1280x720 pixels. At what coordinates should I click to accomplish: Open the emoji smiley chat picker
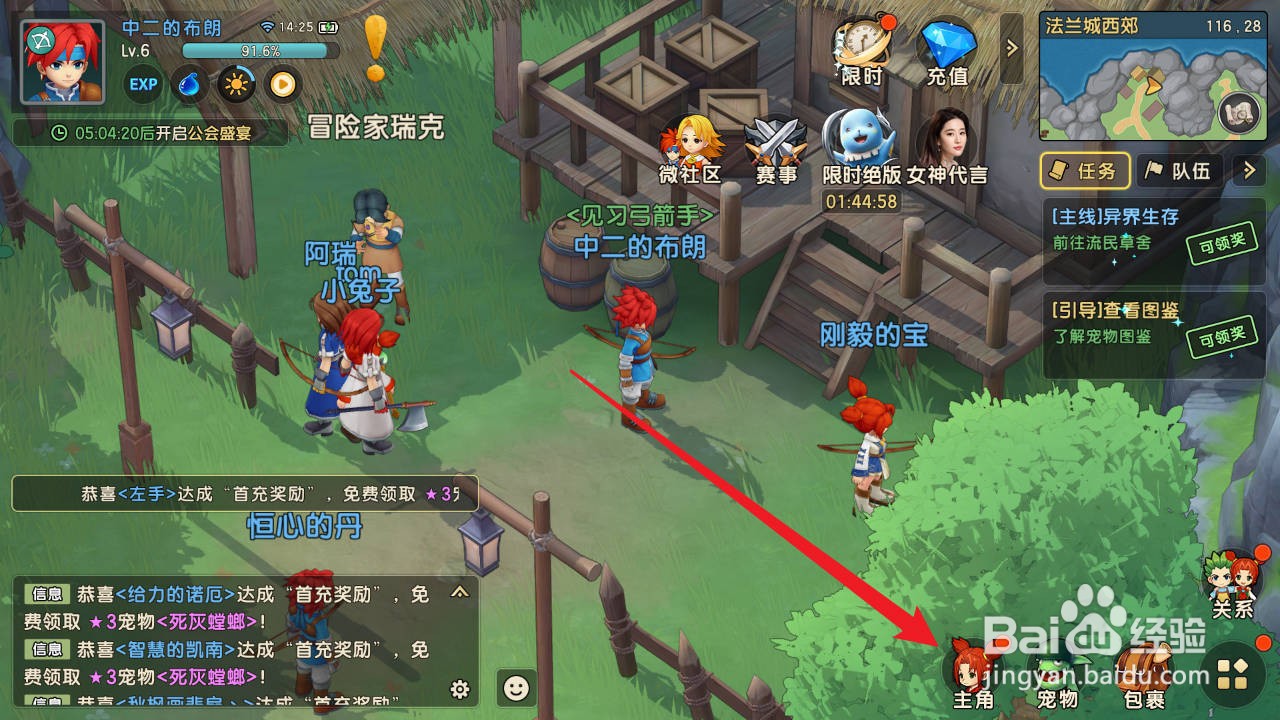tap(514, 688)
